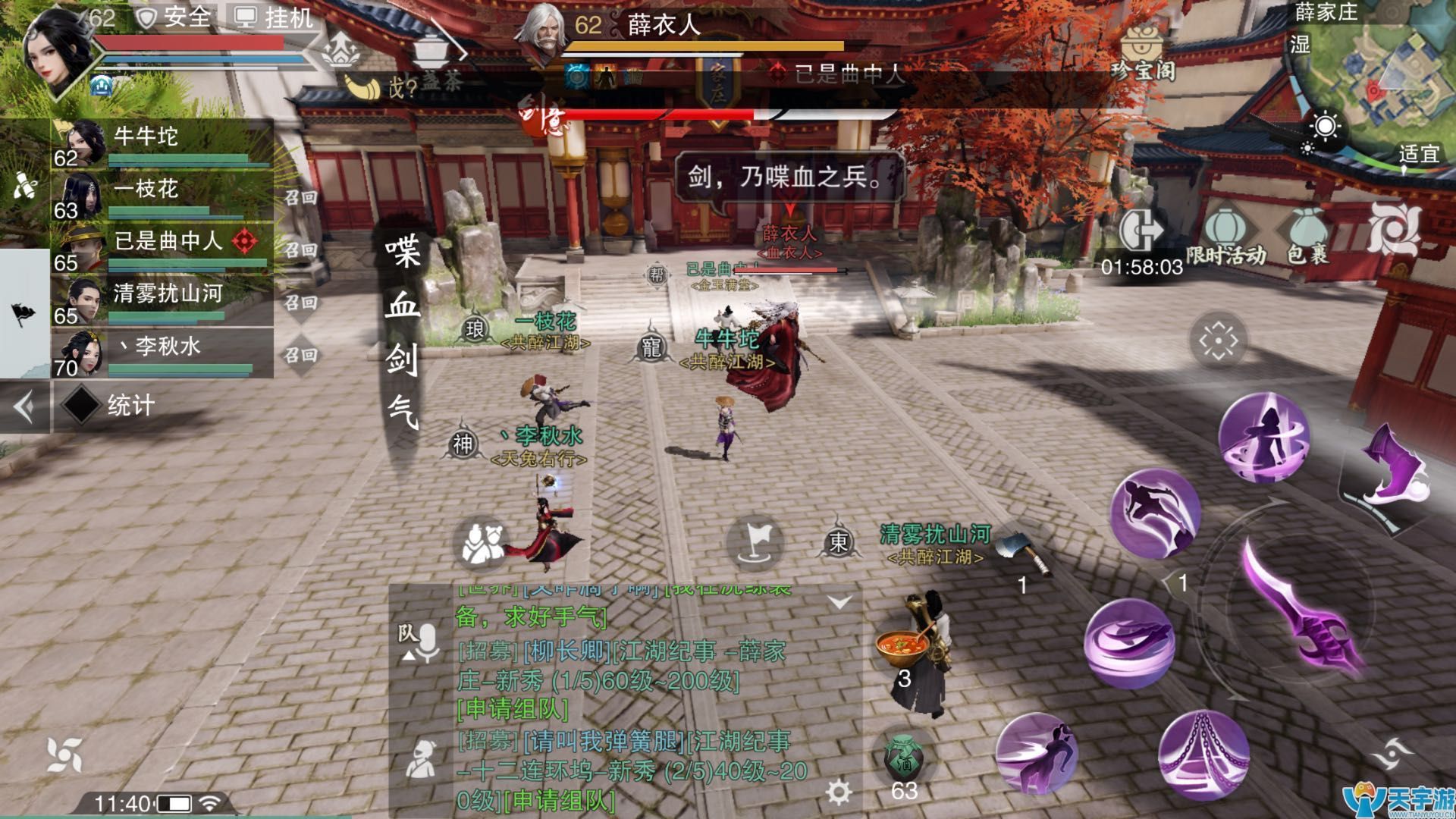Viewport: 1456px width, 819px height.
Task: Open chat settings gear icon
Action: [x=838, y=792]
